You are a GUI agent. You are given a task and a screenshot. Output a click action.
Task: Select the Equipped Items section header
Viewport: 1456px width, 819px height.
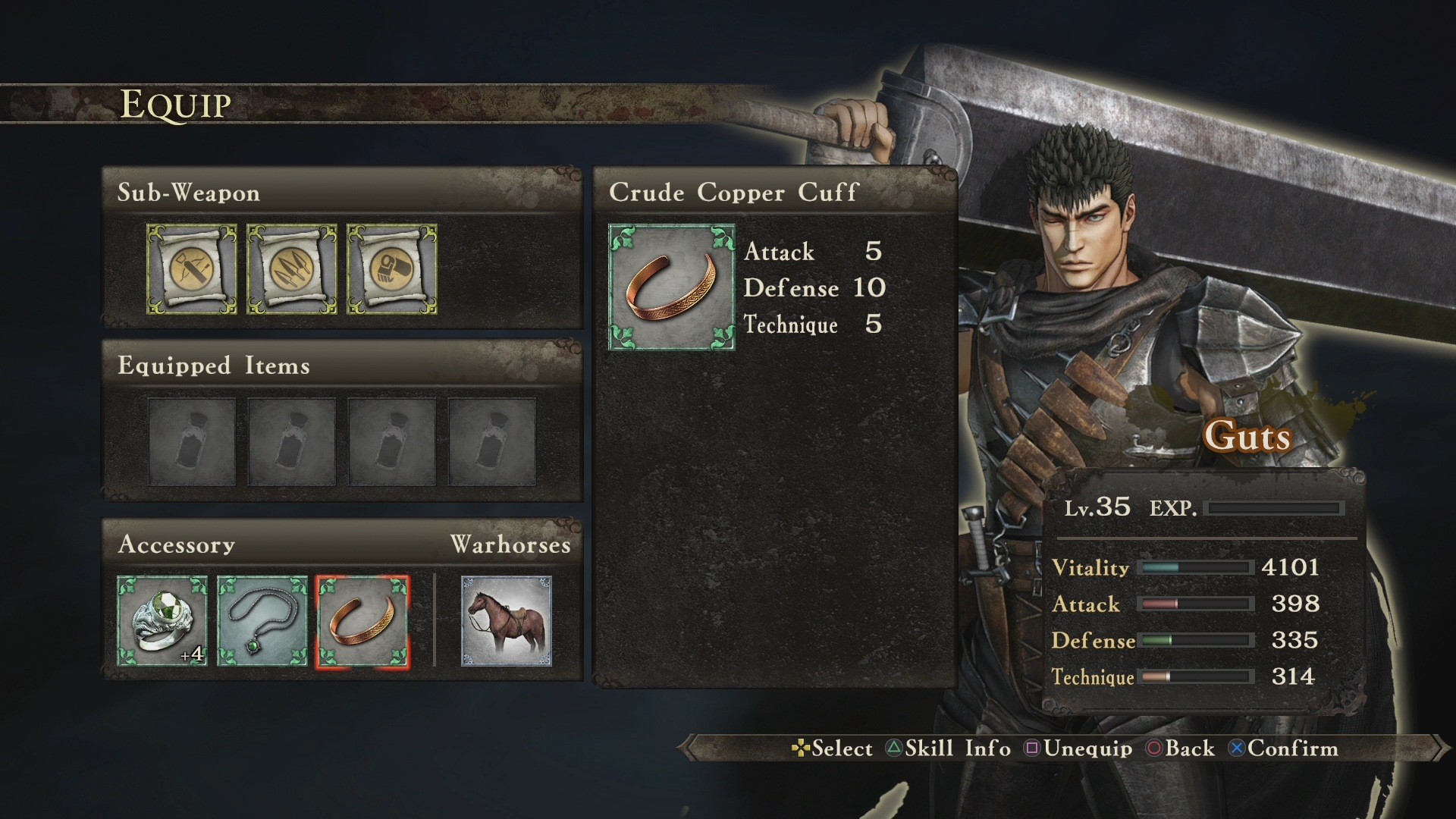coord(212,366)
